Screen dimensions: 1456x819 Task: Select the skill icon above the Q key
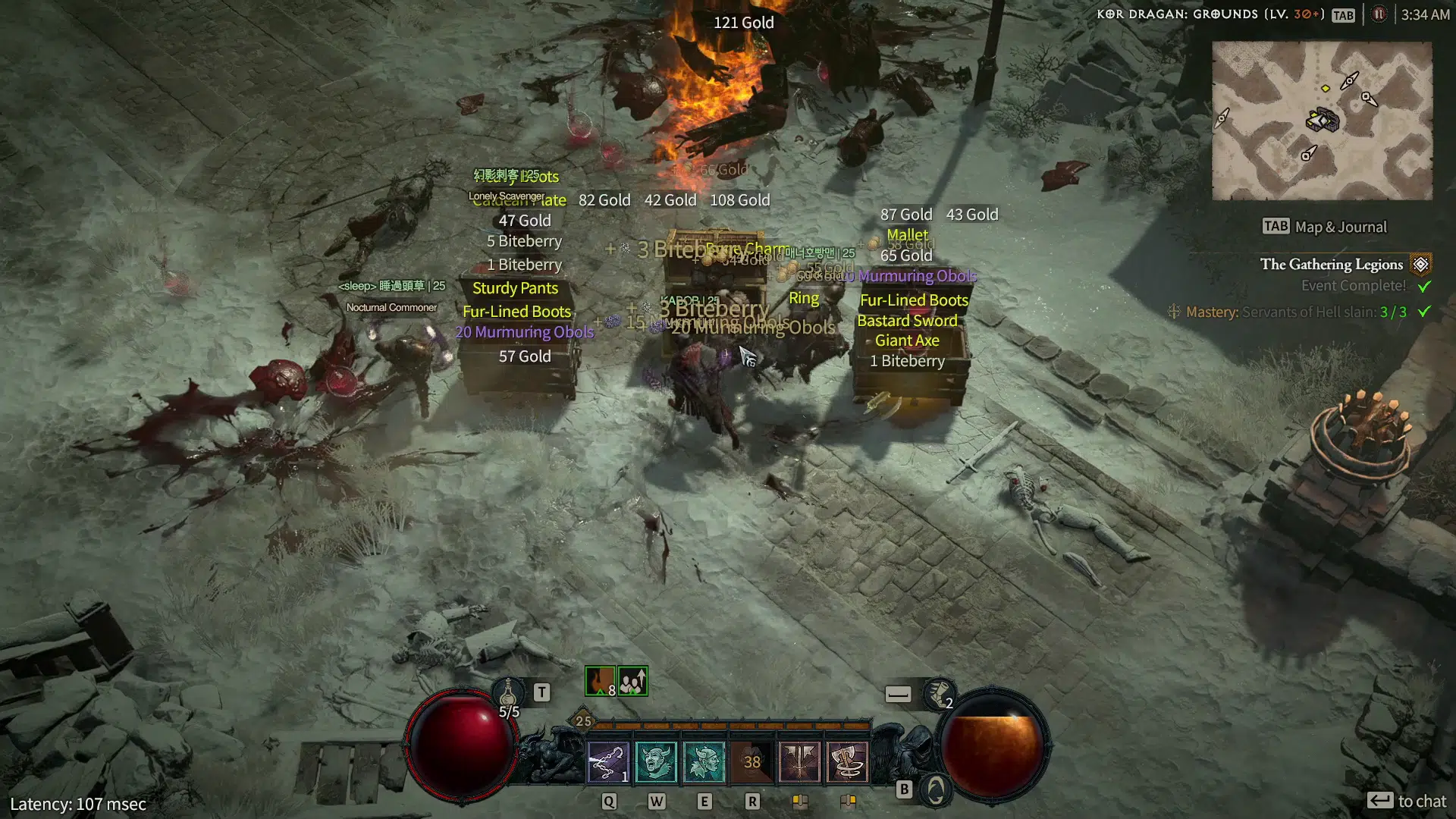608,763
